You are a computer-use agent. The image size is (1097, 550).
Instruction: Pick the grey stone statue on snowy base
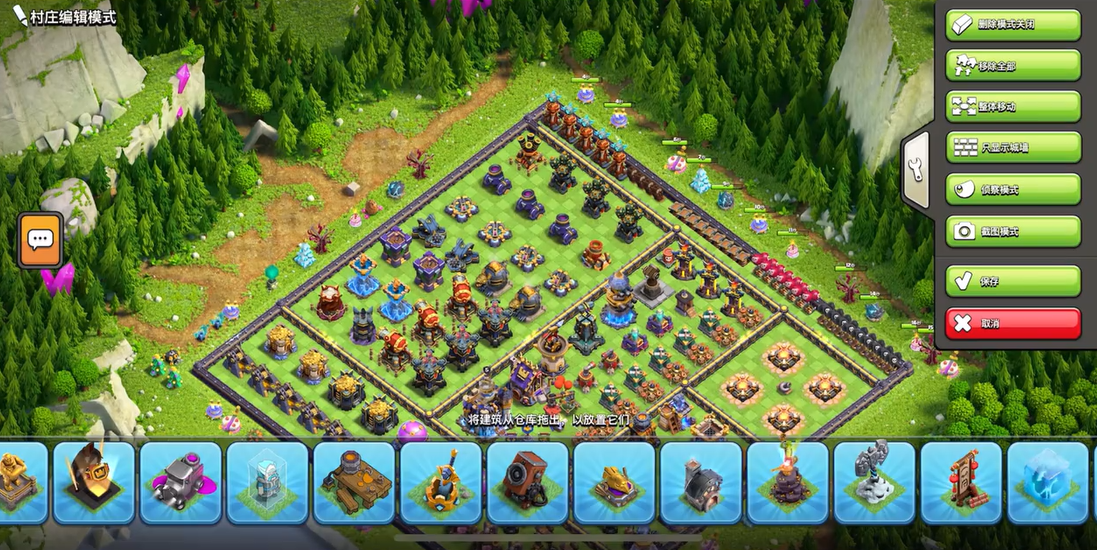(874, 483)
